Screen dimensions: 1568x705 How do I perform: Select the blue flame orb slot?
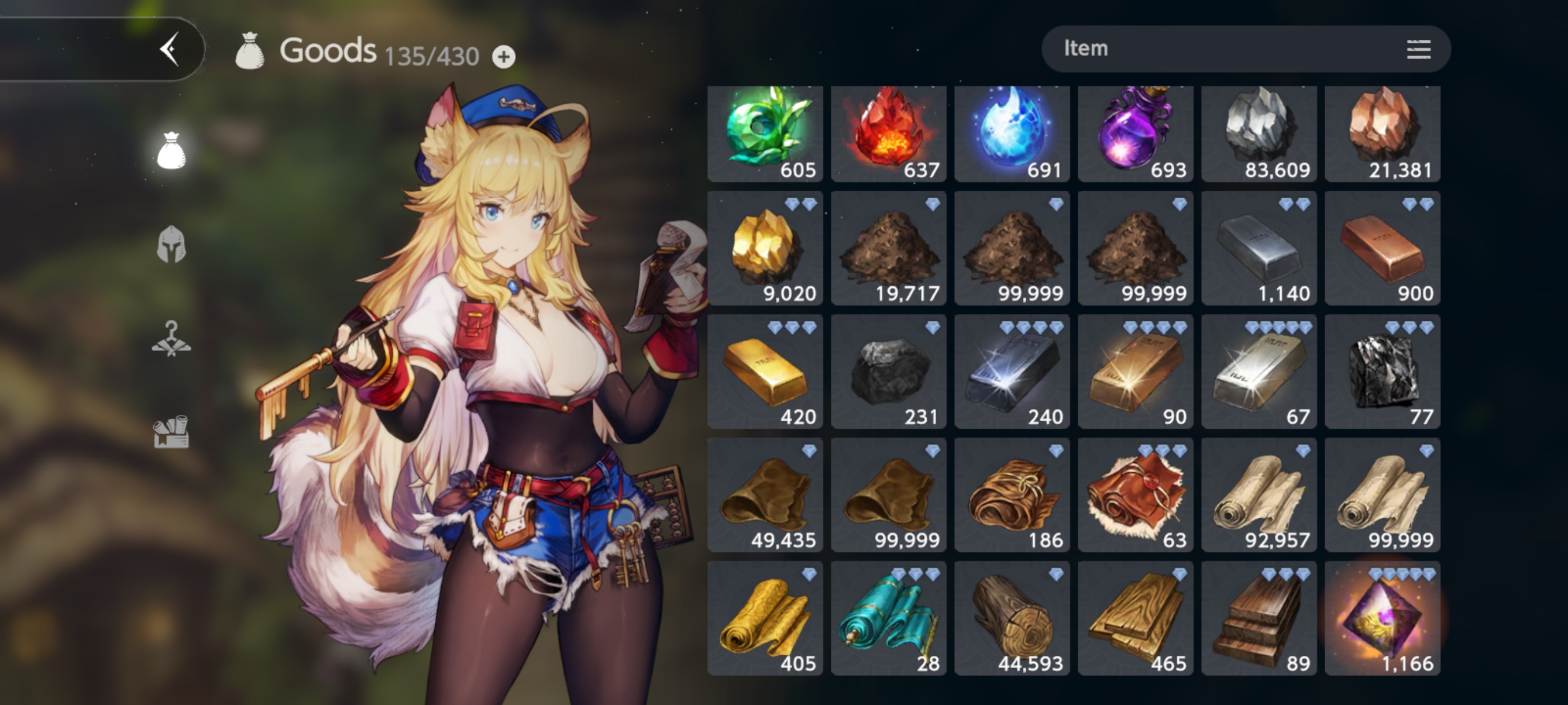1012,134
